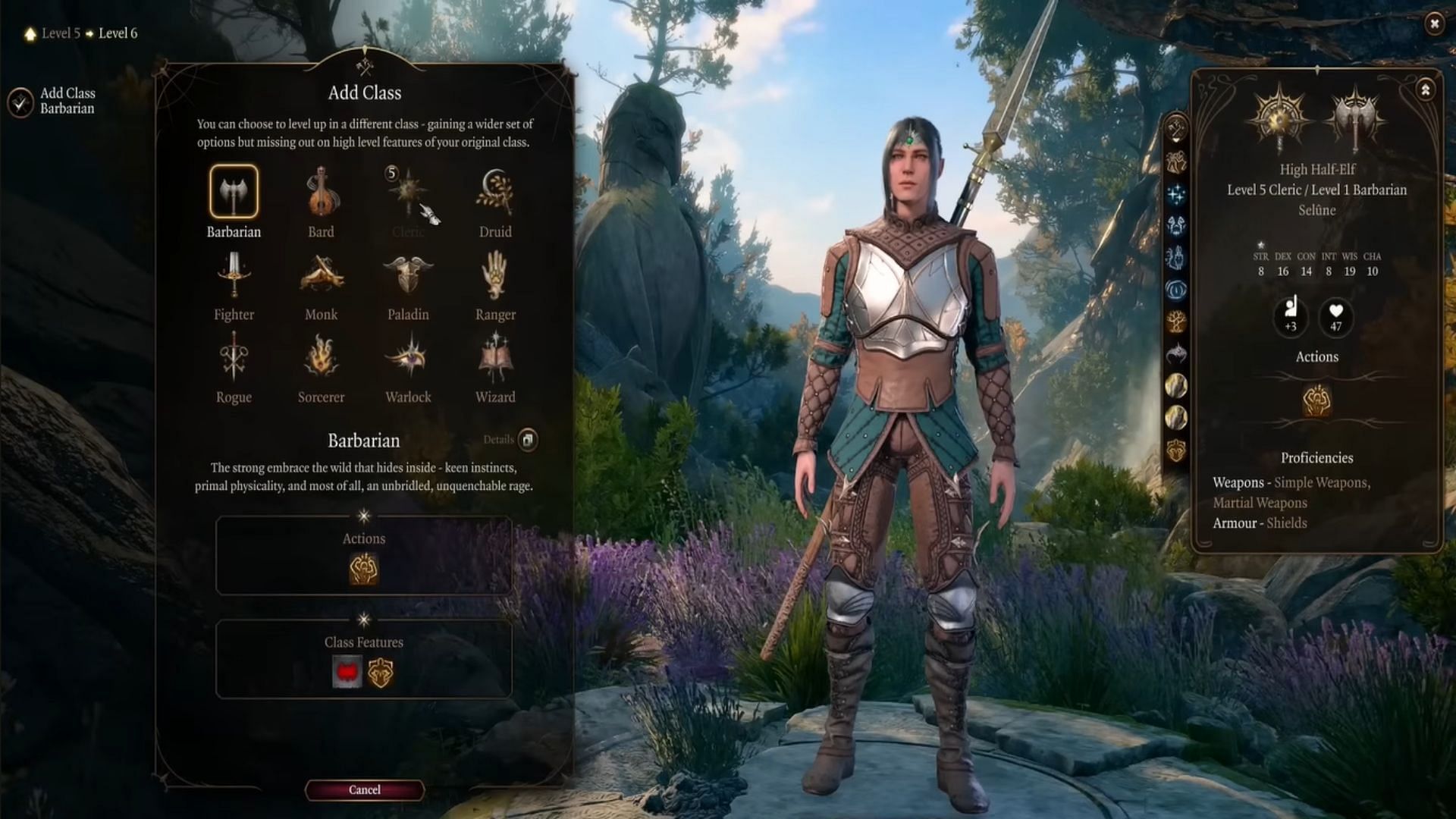
Task: Inspect the red Unarmoured Defence feature icon
Action: 347,673
